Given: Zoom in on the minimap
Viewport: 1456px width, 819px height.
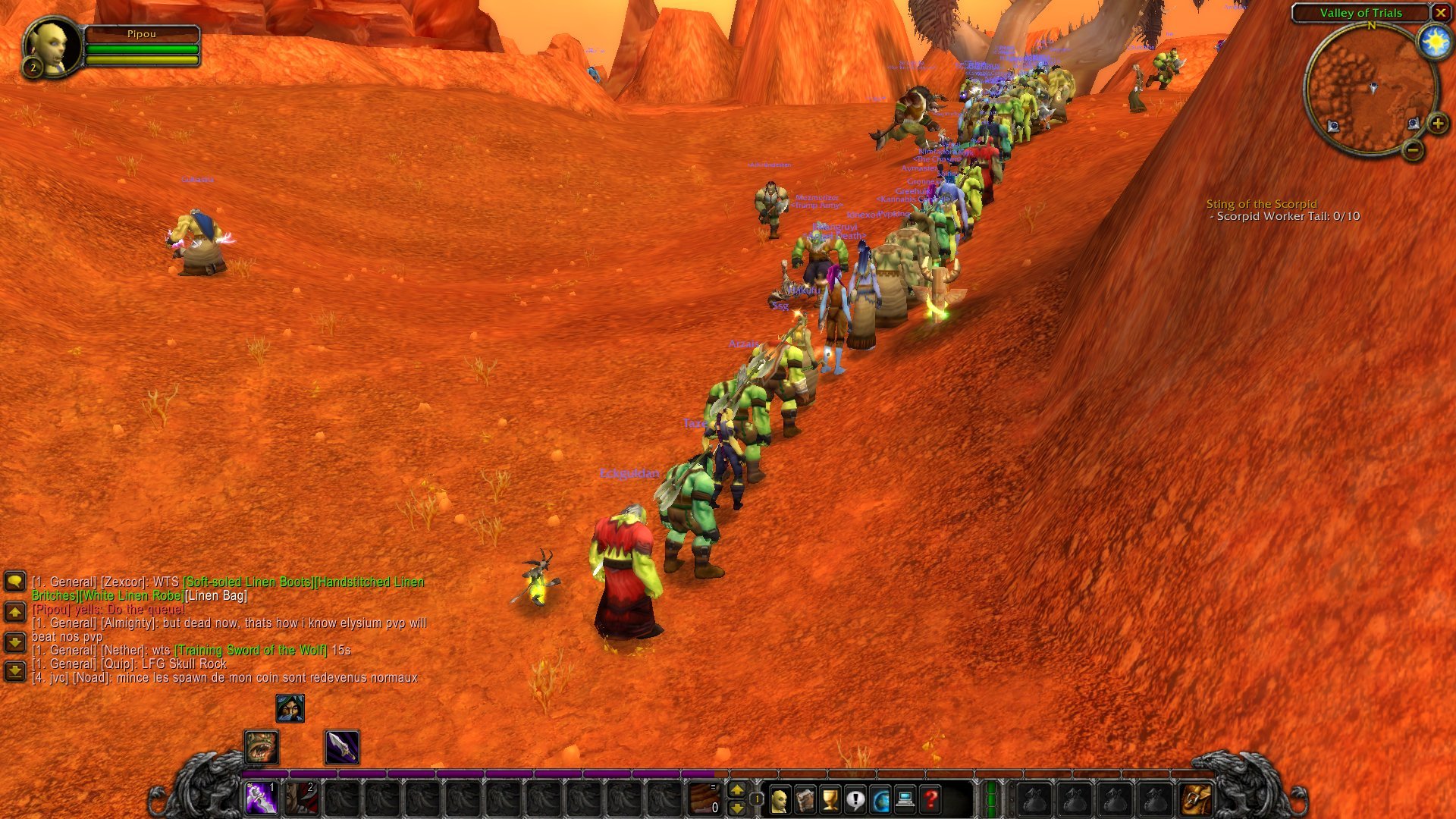Looking at the screenshot, I should pos(1437,124).
